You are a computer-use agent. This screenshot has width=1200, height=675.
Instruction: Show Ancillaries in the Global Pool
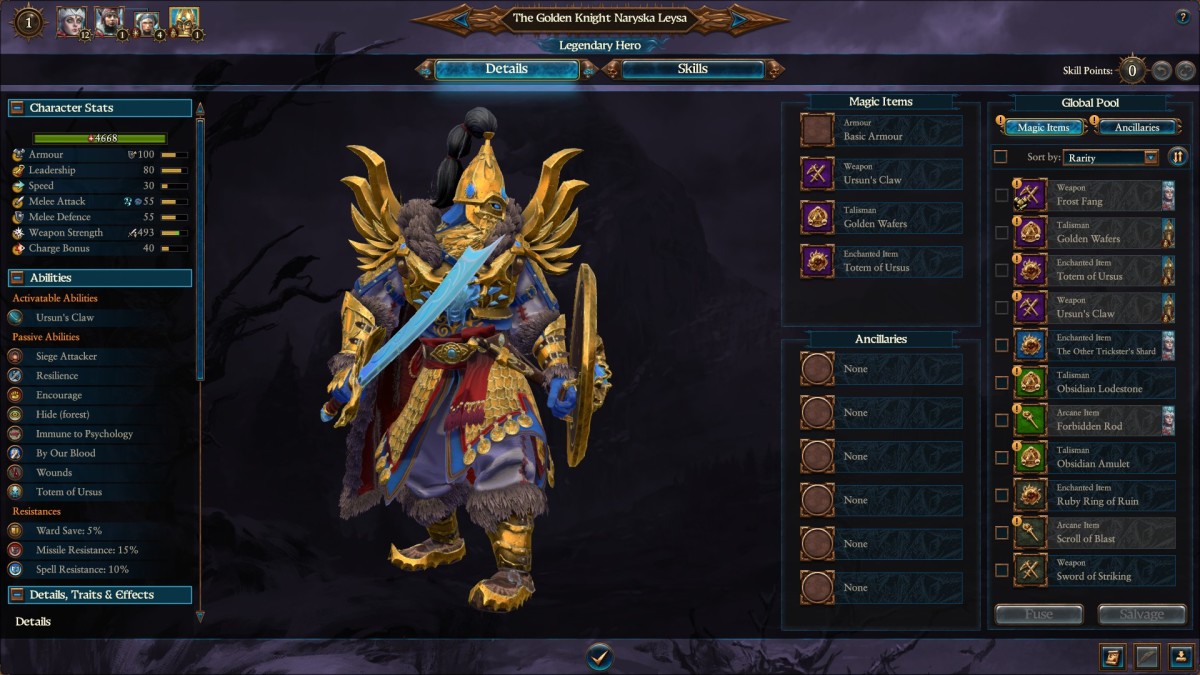click(1137, 127)
